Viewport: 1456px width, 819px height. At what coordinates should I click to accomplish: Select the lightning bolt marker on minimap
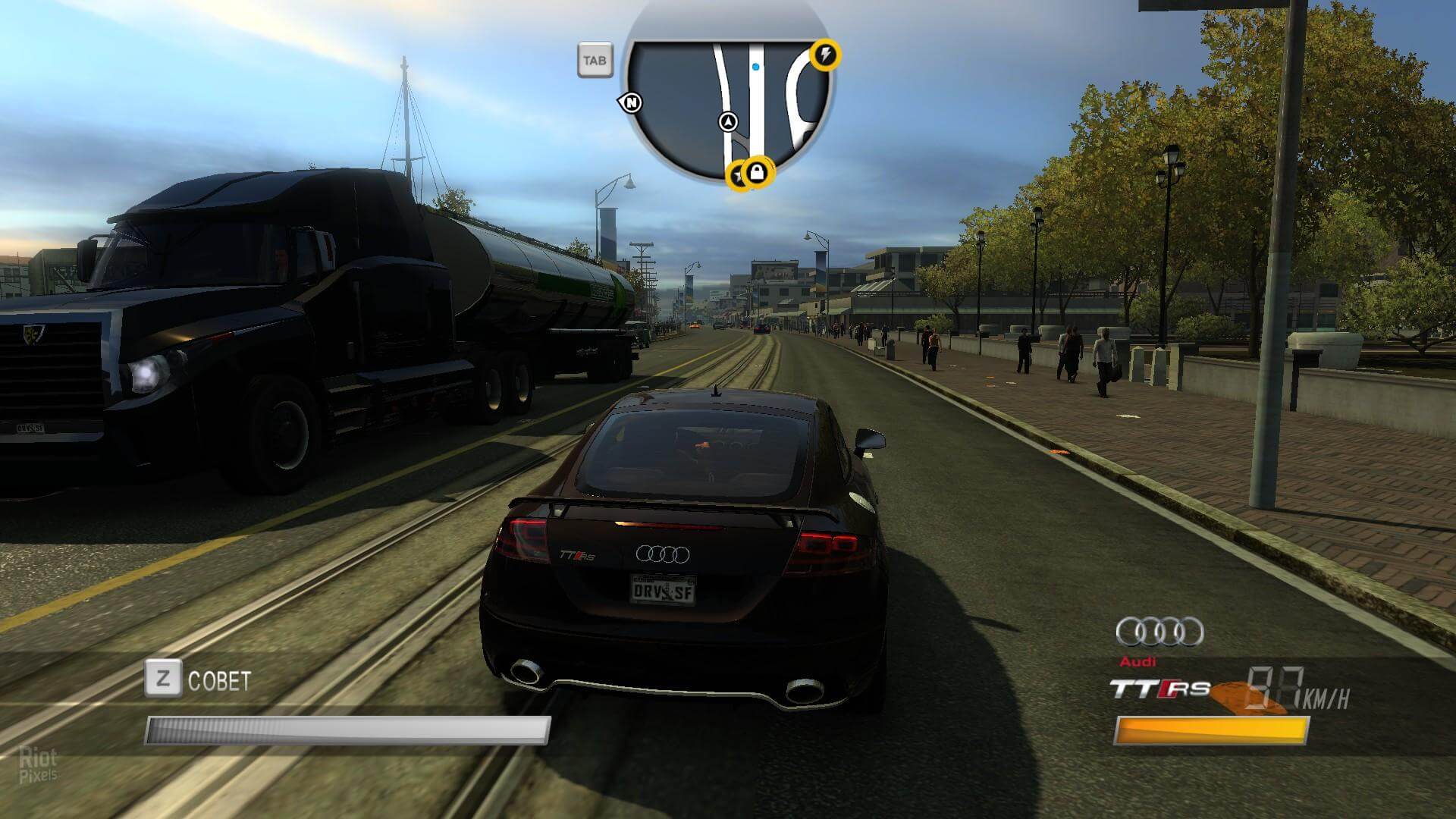coord(826,55)
